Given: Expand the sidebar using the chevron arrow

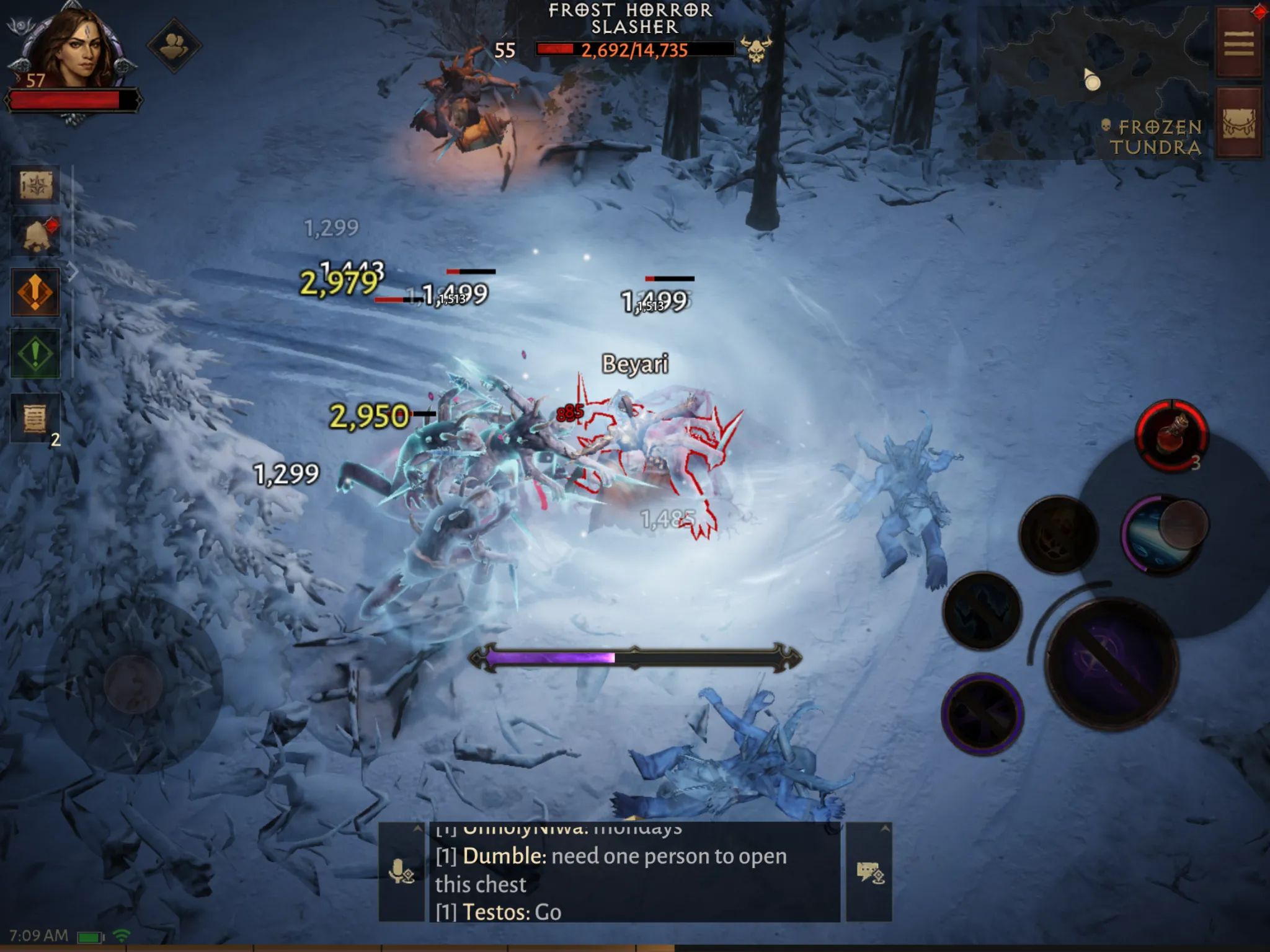Looking at the screenshot, I should [x=73, y=271].
